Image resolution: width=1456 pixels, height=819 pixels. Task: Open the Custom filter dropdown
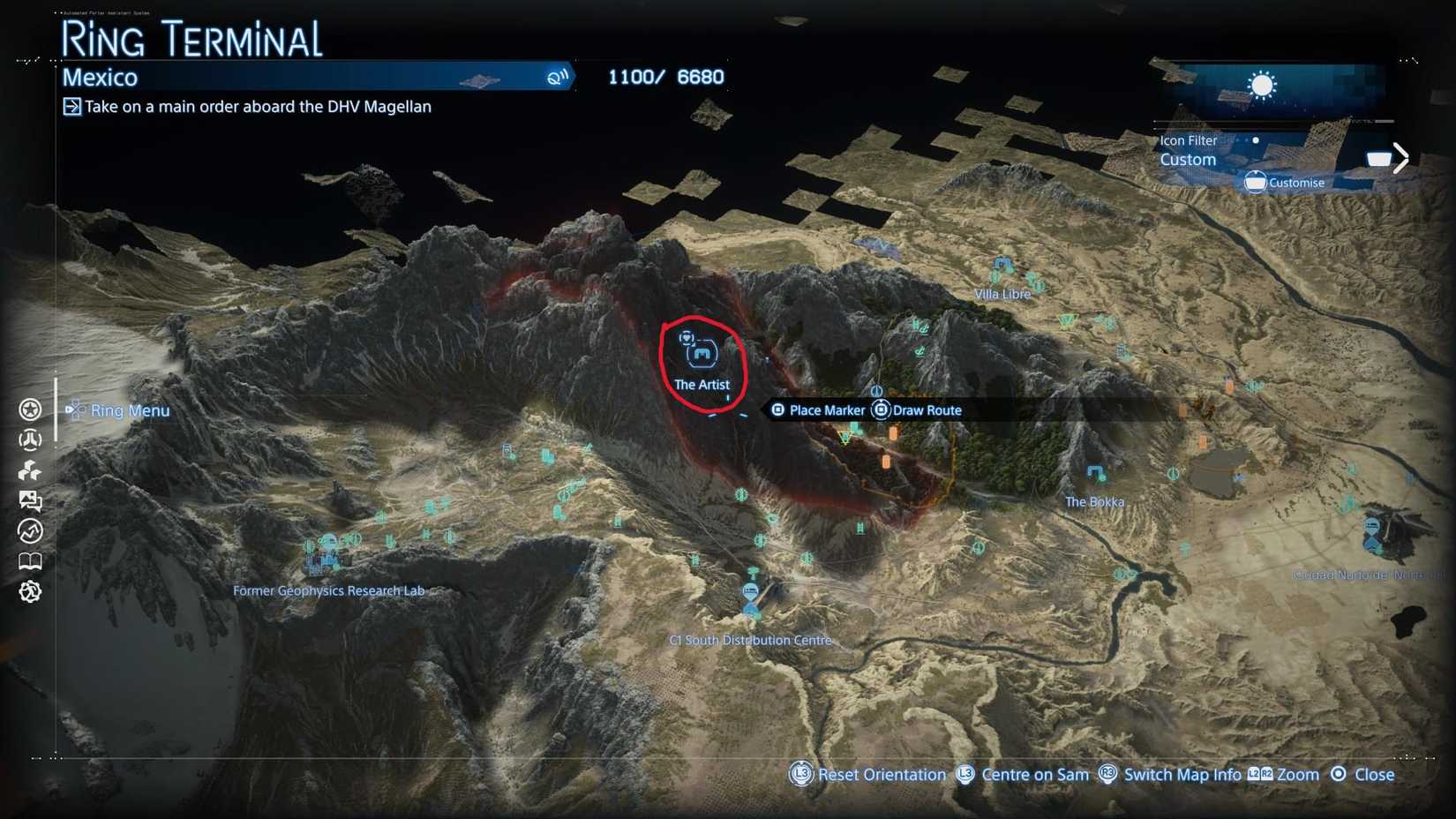1187,160
